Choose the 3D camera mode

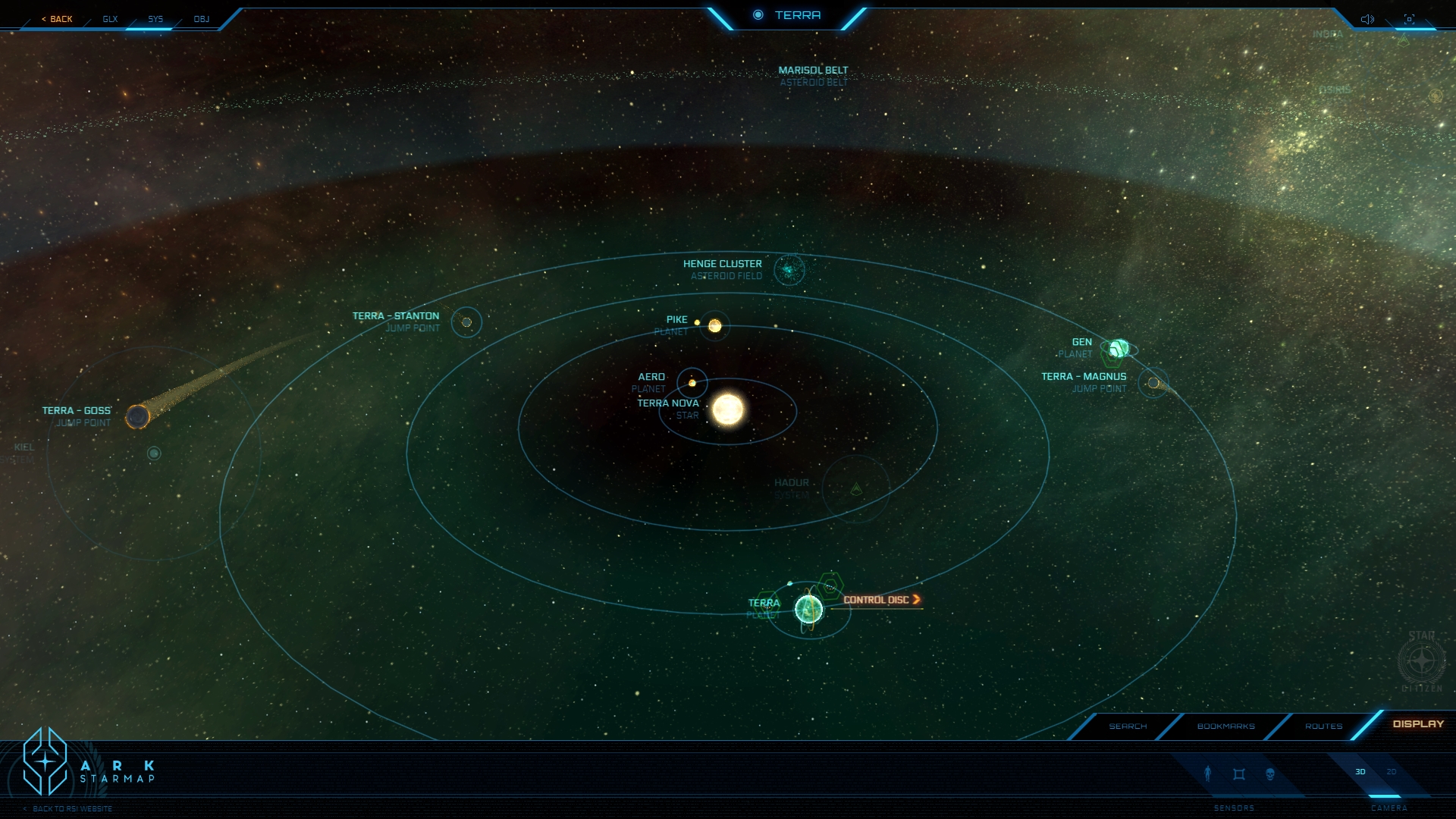click(x=1360, y=772)
